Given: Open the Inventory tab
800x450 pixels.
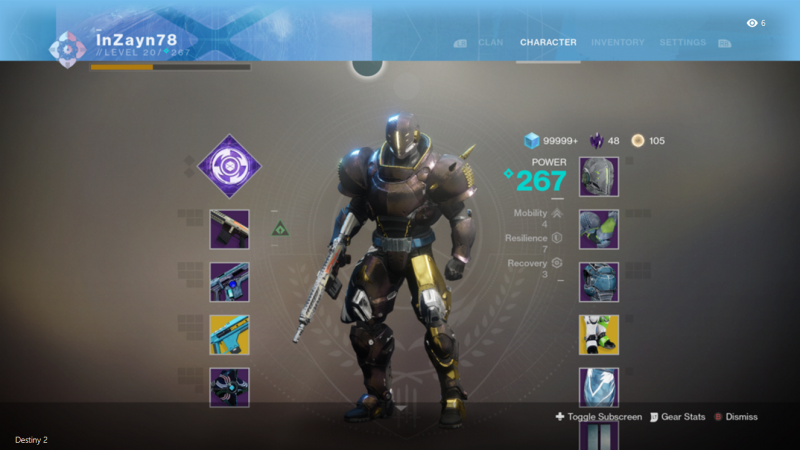Looking at the screenshot, I should click(x=617, y=43).
